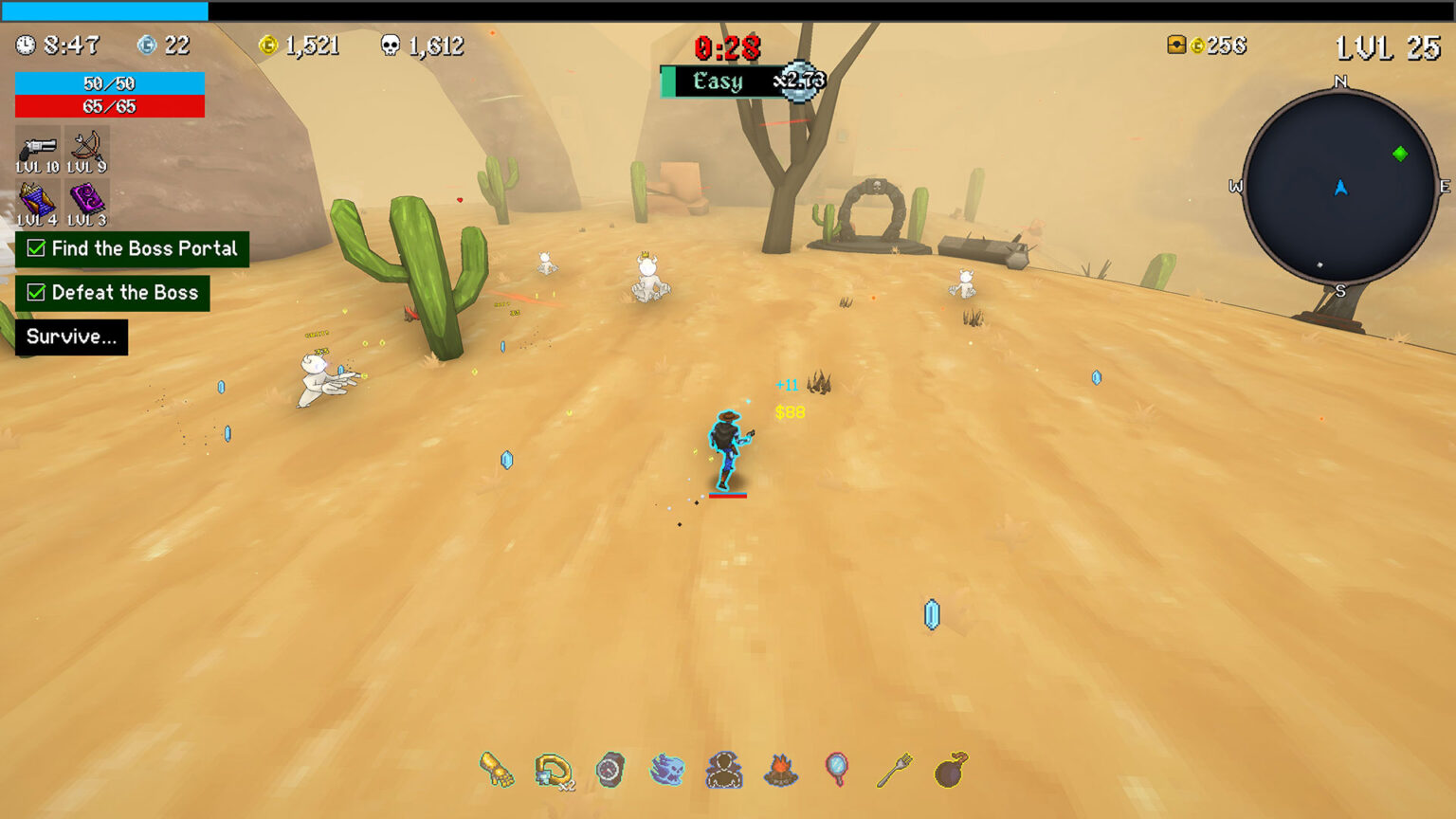Viewport: 1456px width, 819px height.
Task: Select the revolver weapon icon
Action: (x=38, y=148)
